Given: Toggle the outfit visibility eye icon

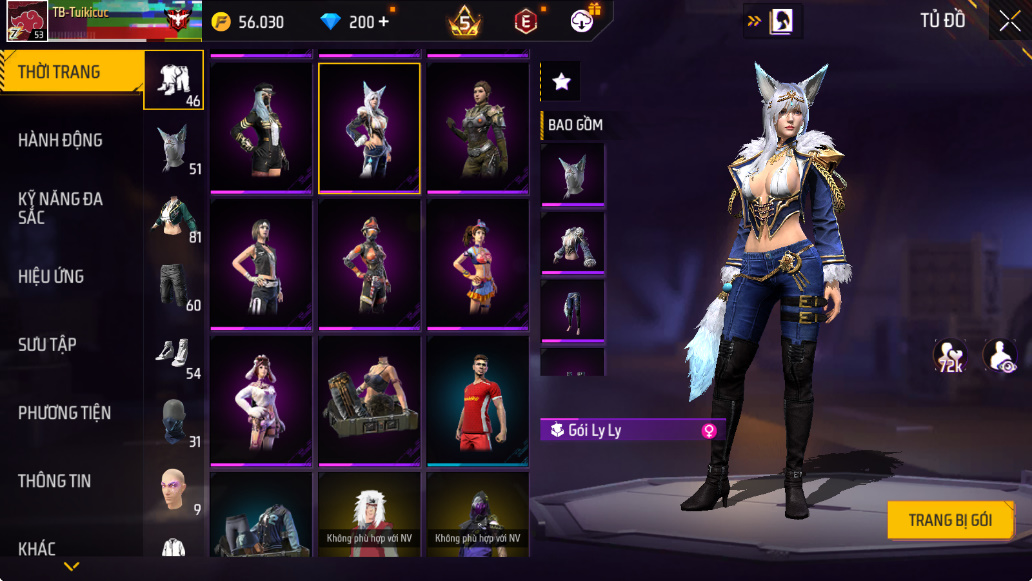Looking at the screenshot, I should click(x=999, y=357).
